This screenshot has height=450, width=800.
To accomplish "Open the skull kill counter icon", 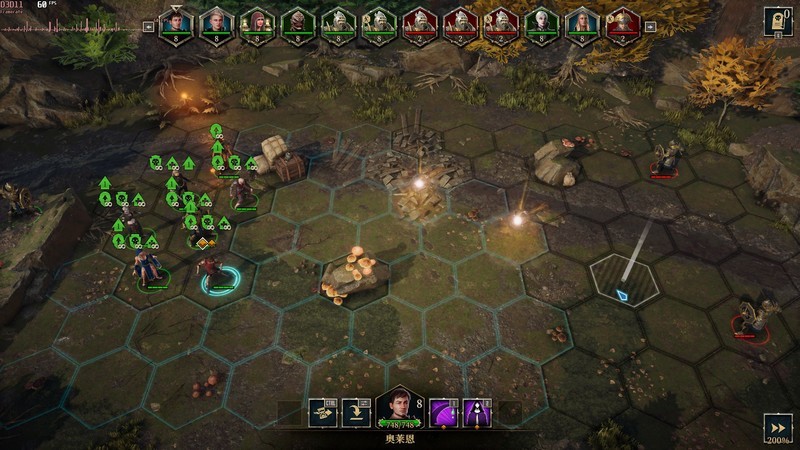I will click(x=777, y=21).
